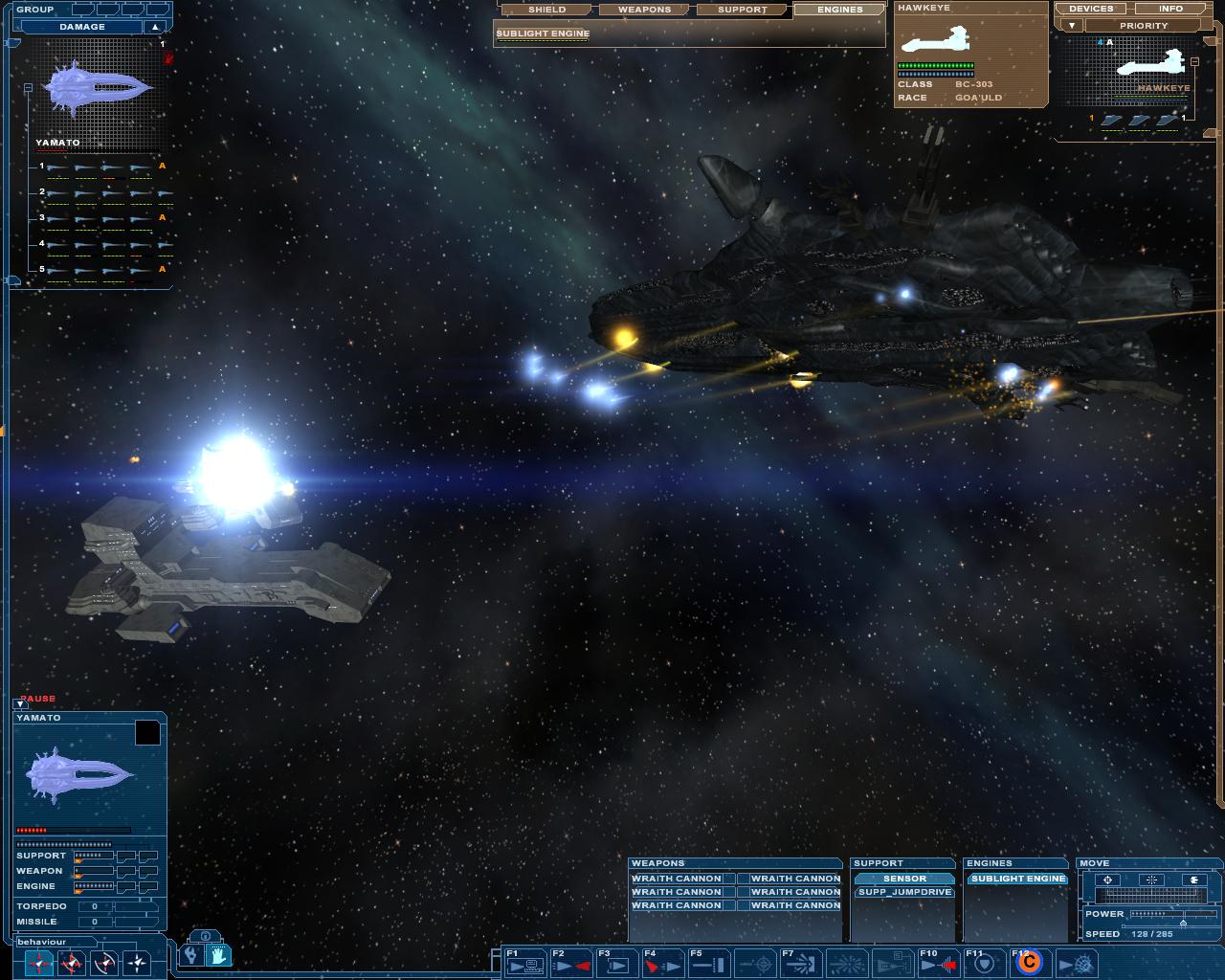The width and height of the screenshot is (1225, 980).
Task: Collapse the group panel with the up arrow
Action: [154, 27]
